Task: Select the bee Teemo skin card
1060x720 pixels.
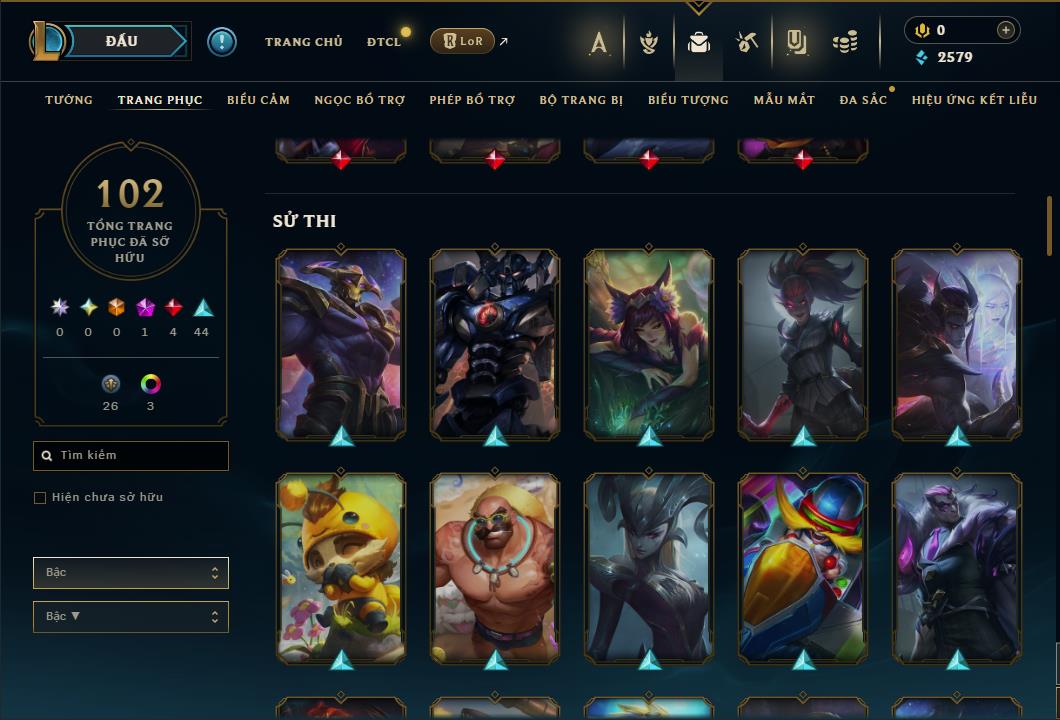Action: [341, 567]
